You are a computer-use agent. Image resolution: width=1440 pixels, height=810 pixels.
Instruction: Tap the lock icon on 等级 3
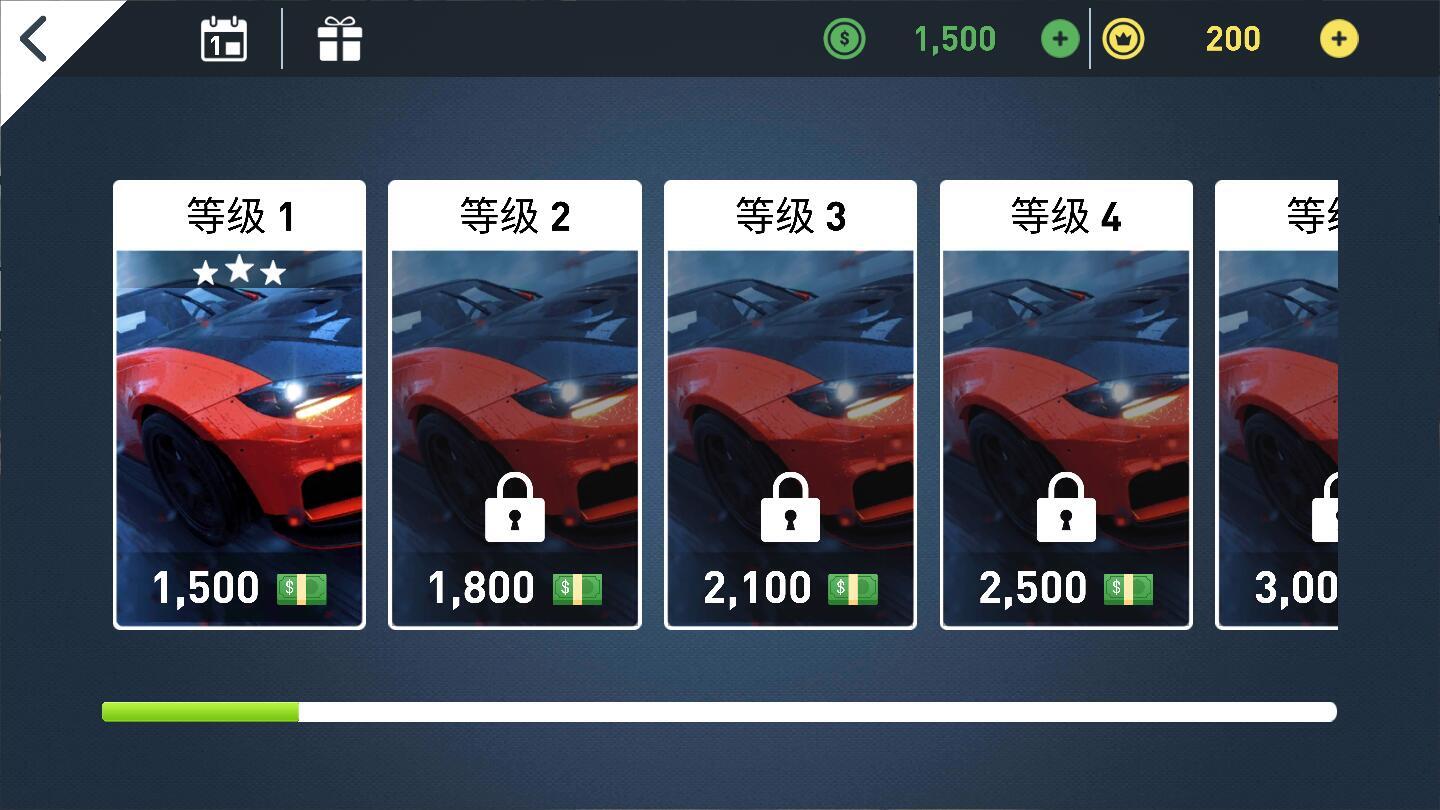point(790,508)
